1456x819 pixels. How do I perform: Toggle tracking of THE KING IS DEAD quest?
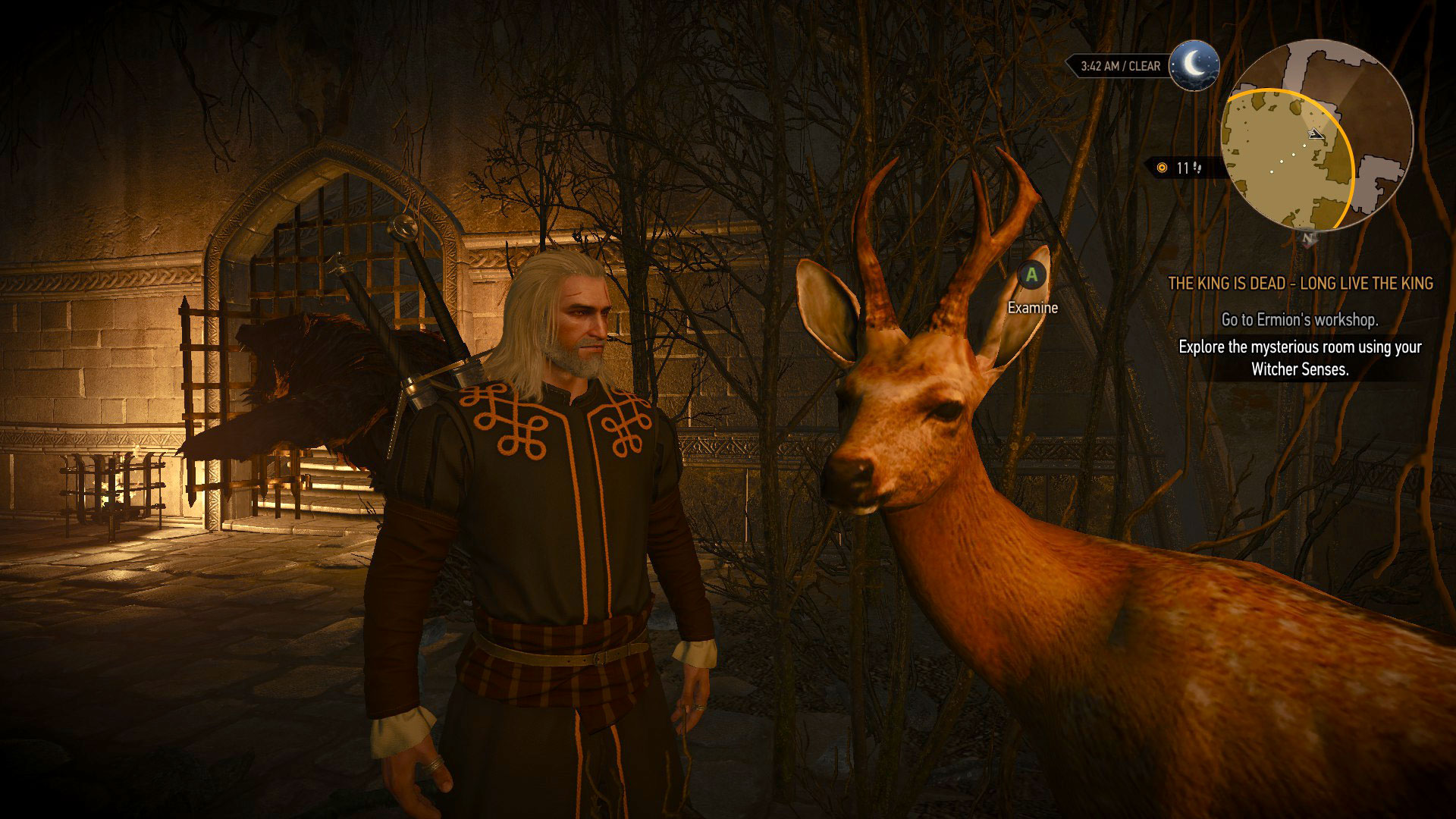[x=1301, y=284]
